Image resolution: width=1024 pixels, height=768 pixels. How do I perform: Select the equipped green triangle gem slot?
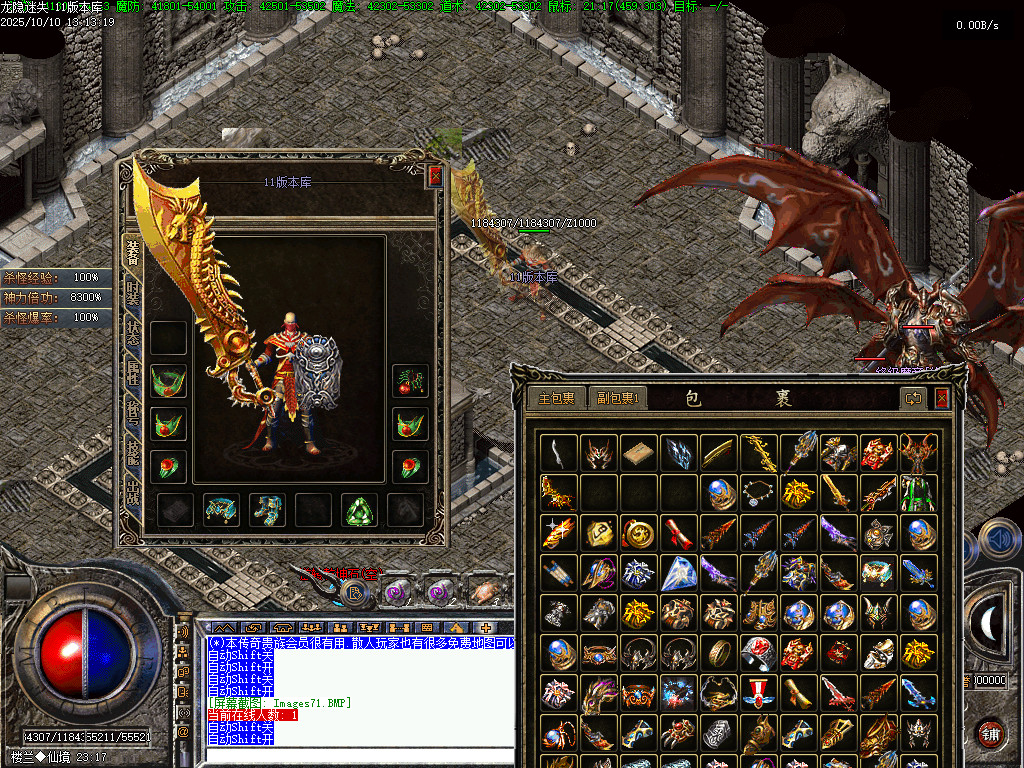(x=359, y=510)
